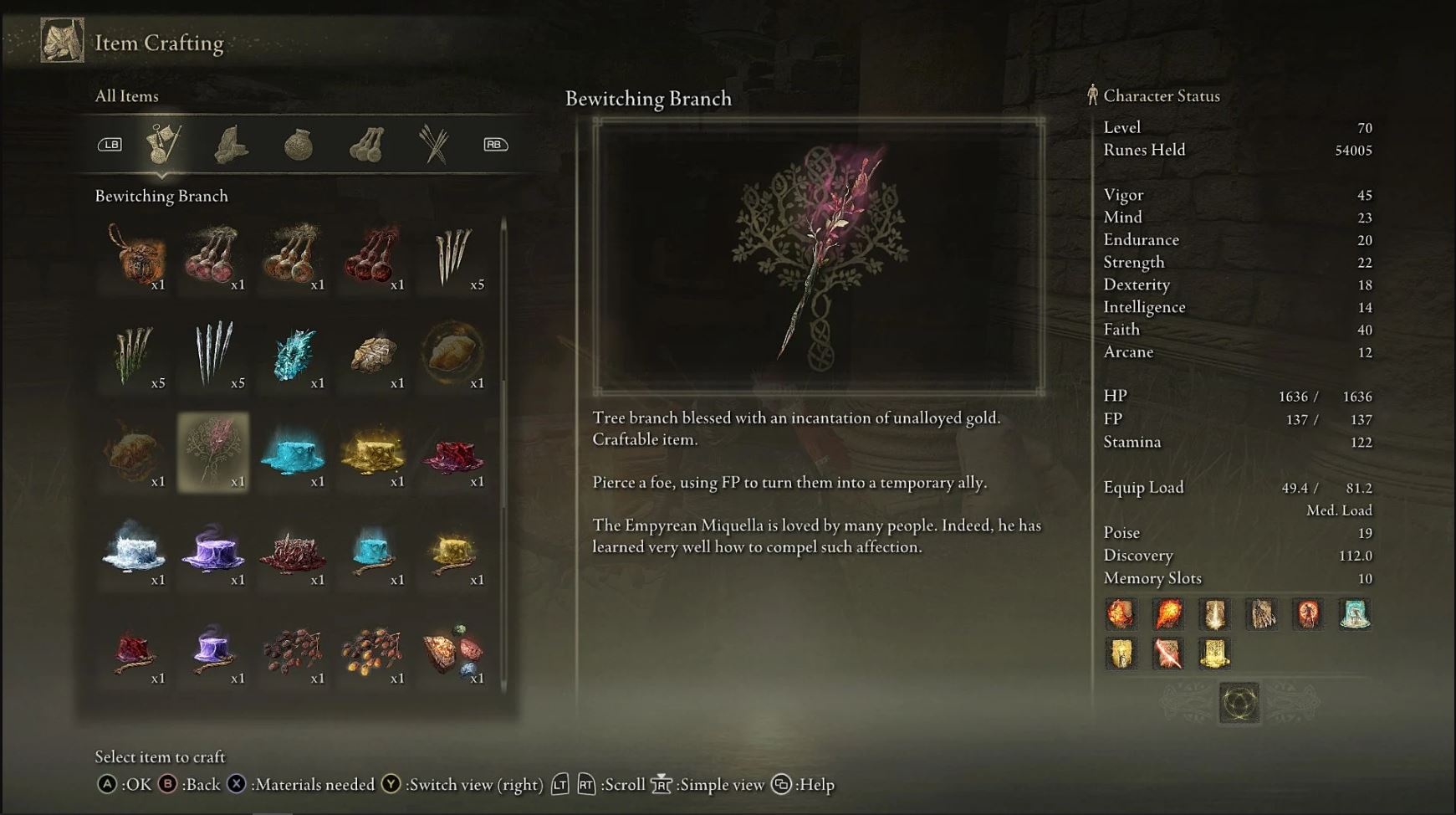Open the round pot category tab
The image size is (1456, 815).
tap(299, 145)
